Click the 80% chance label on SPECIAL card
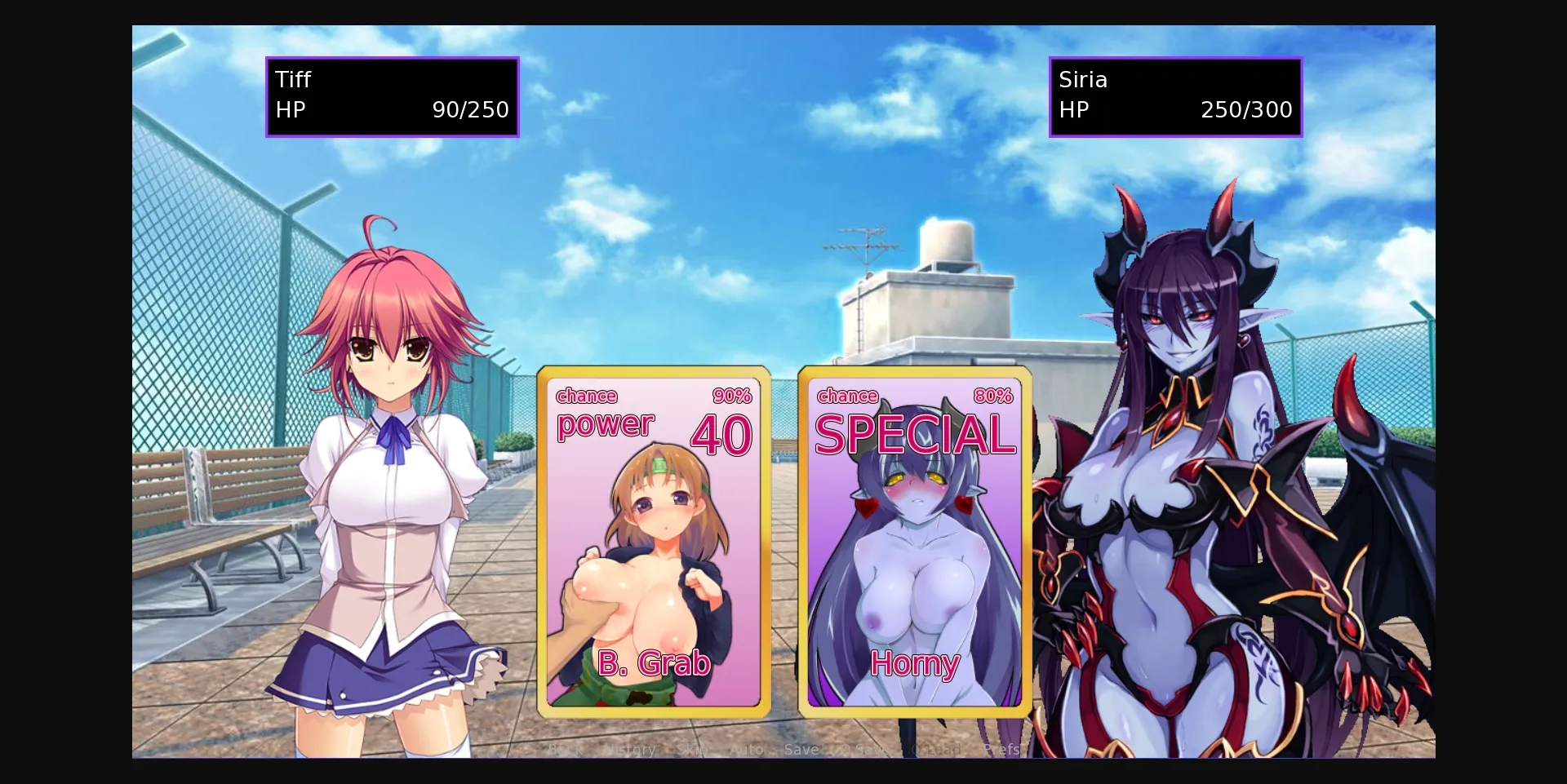 (992, 396)
